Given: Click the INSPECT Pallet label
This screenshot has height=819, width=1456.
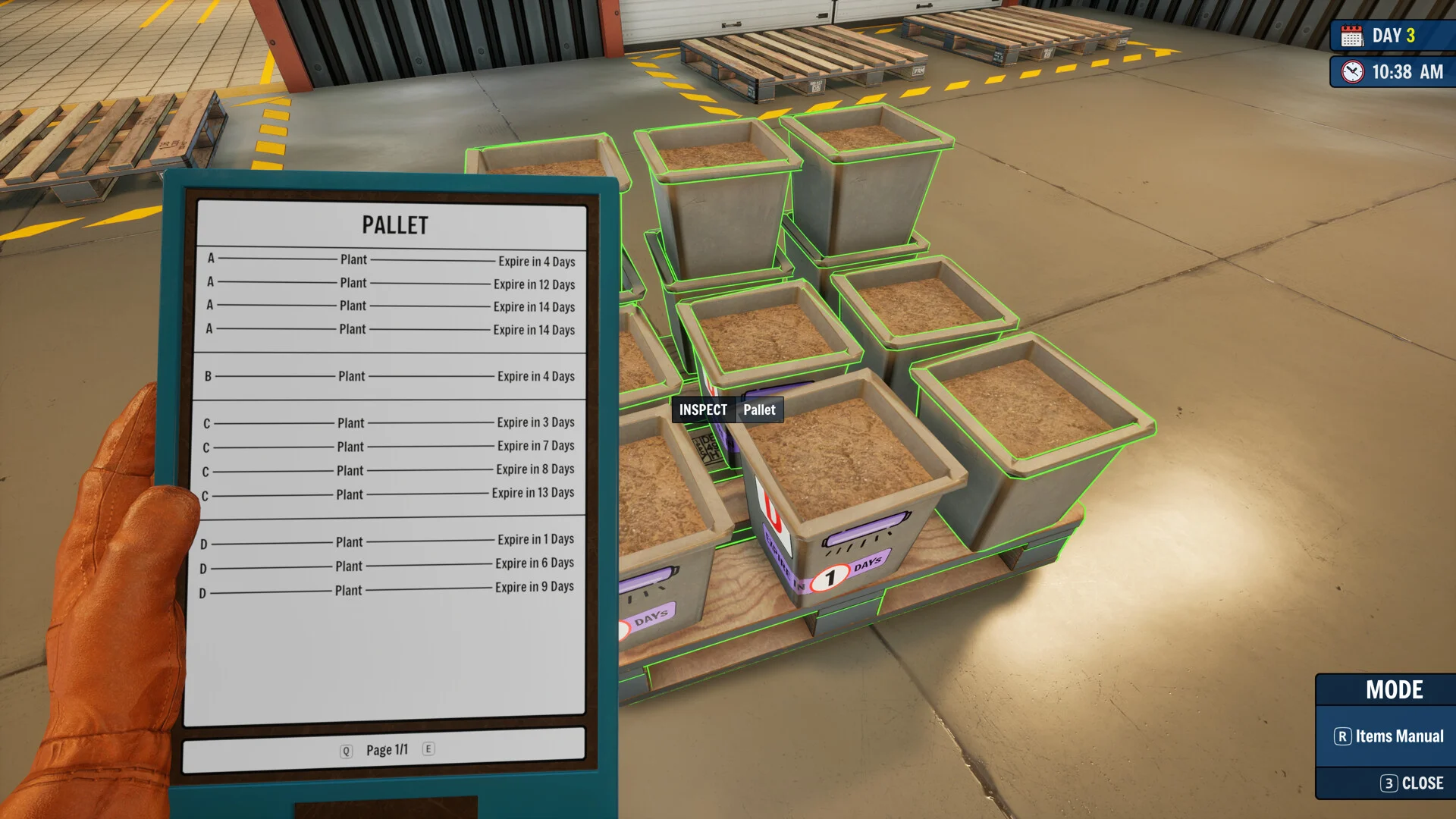Looking at the screenshot, I should (x=726, y=410).
